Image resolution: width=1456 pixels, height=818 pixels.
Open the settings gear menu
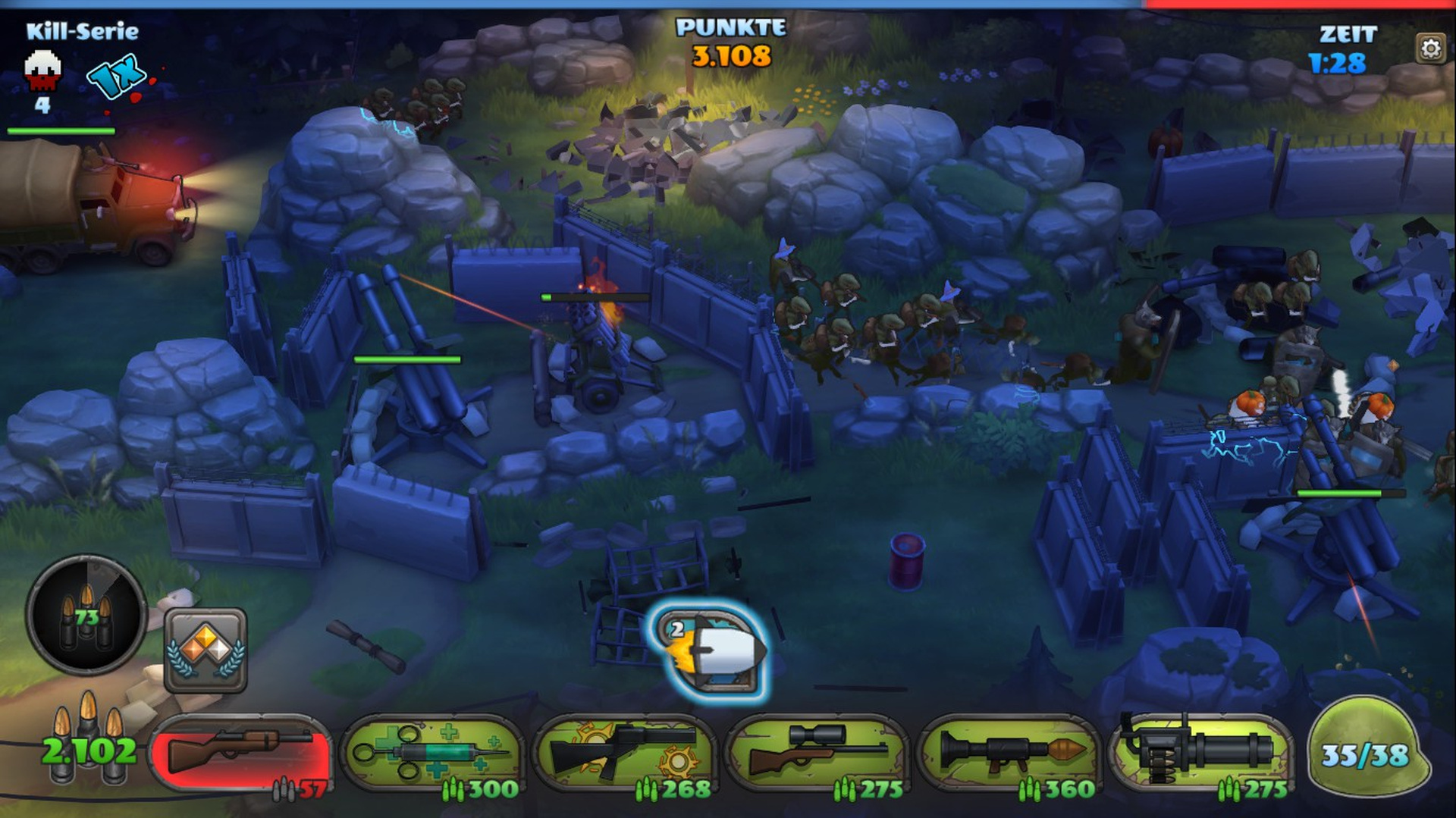click(x=1430, y=49)
